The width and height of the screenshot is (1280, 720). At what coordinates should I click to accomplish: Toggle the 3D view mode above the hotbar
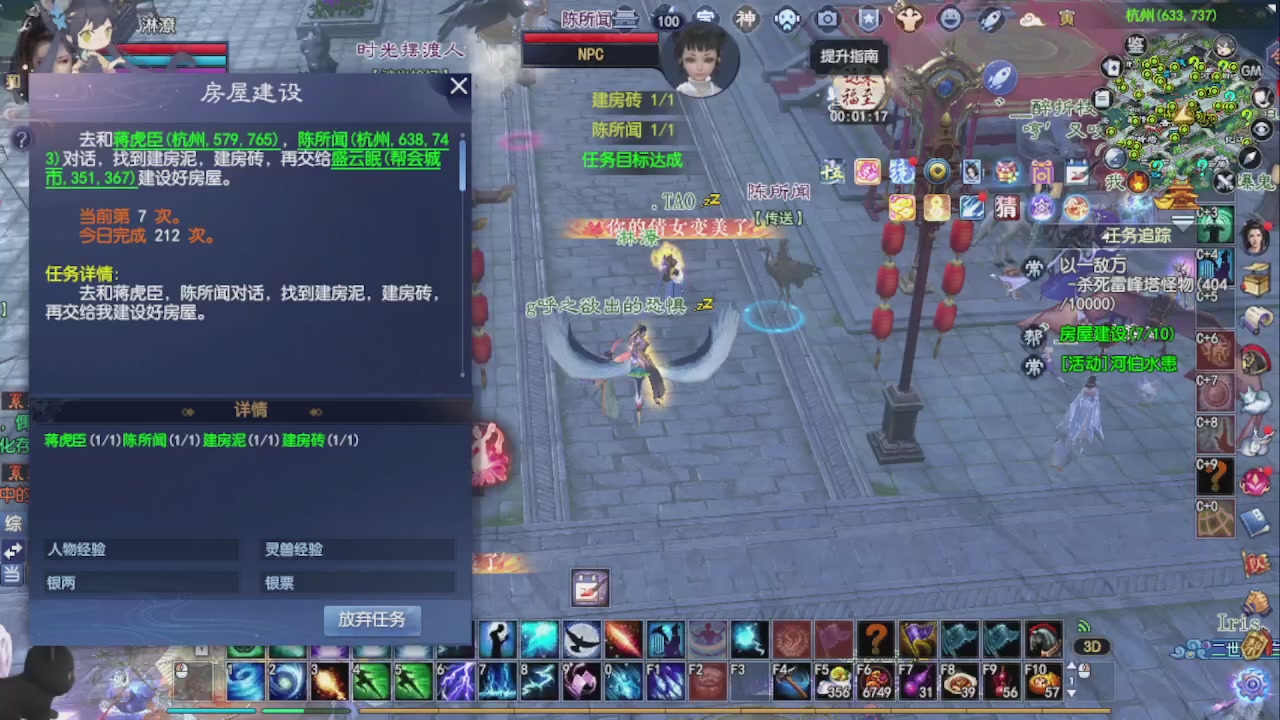click(x=1094, y=648)
